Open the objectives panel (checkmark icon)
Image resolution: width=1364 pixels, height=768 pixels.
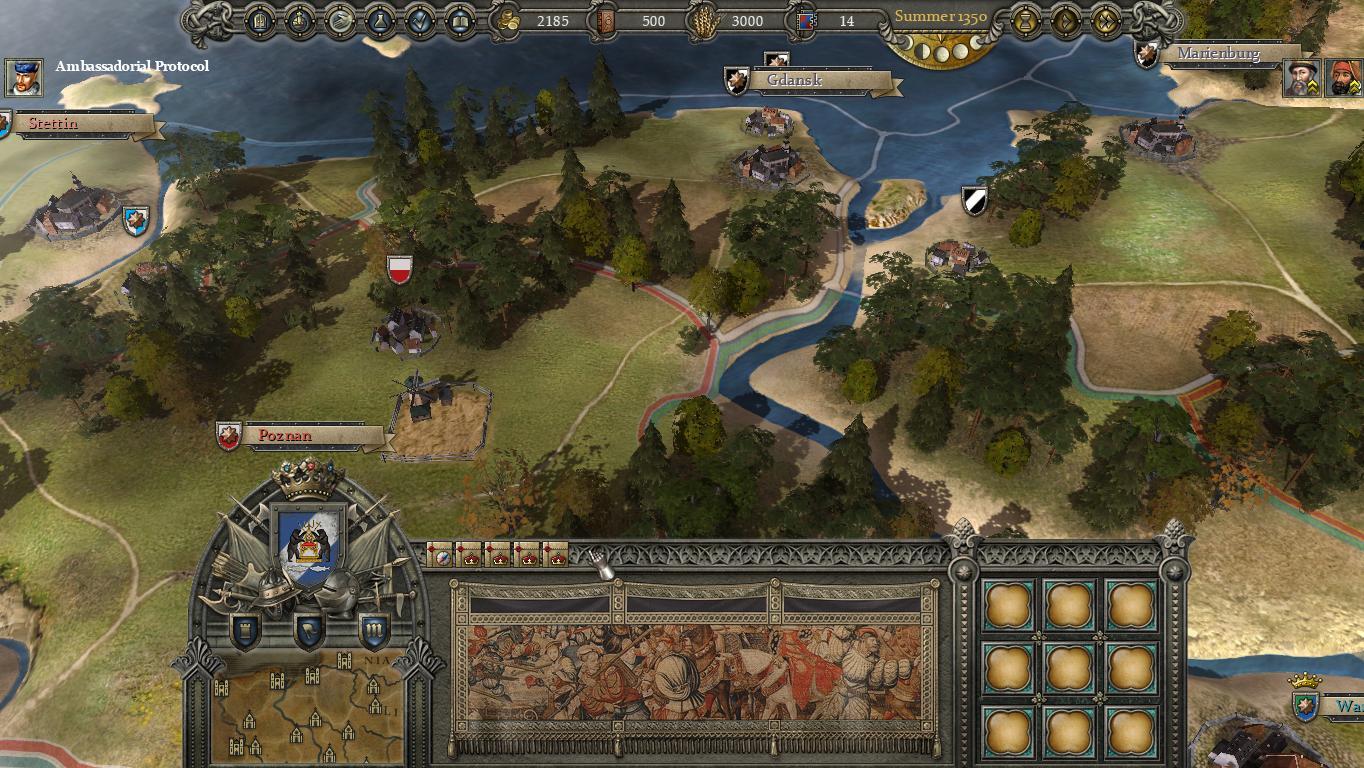[421, 19]
